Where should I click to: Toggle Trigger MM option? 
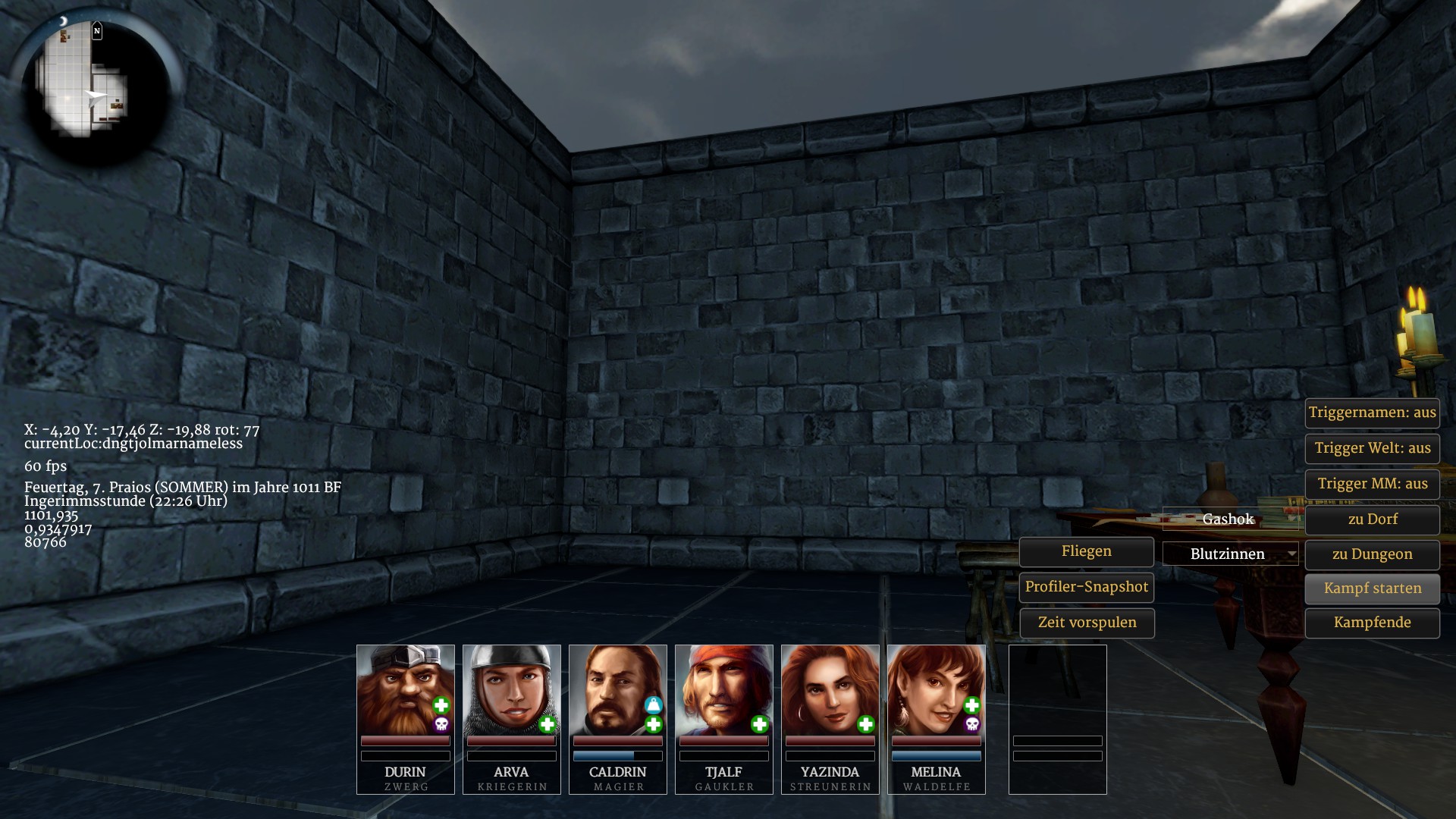pyautogui.click(x=1372, y=484)
